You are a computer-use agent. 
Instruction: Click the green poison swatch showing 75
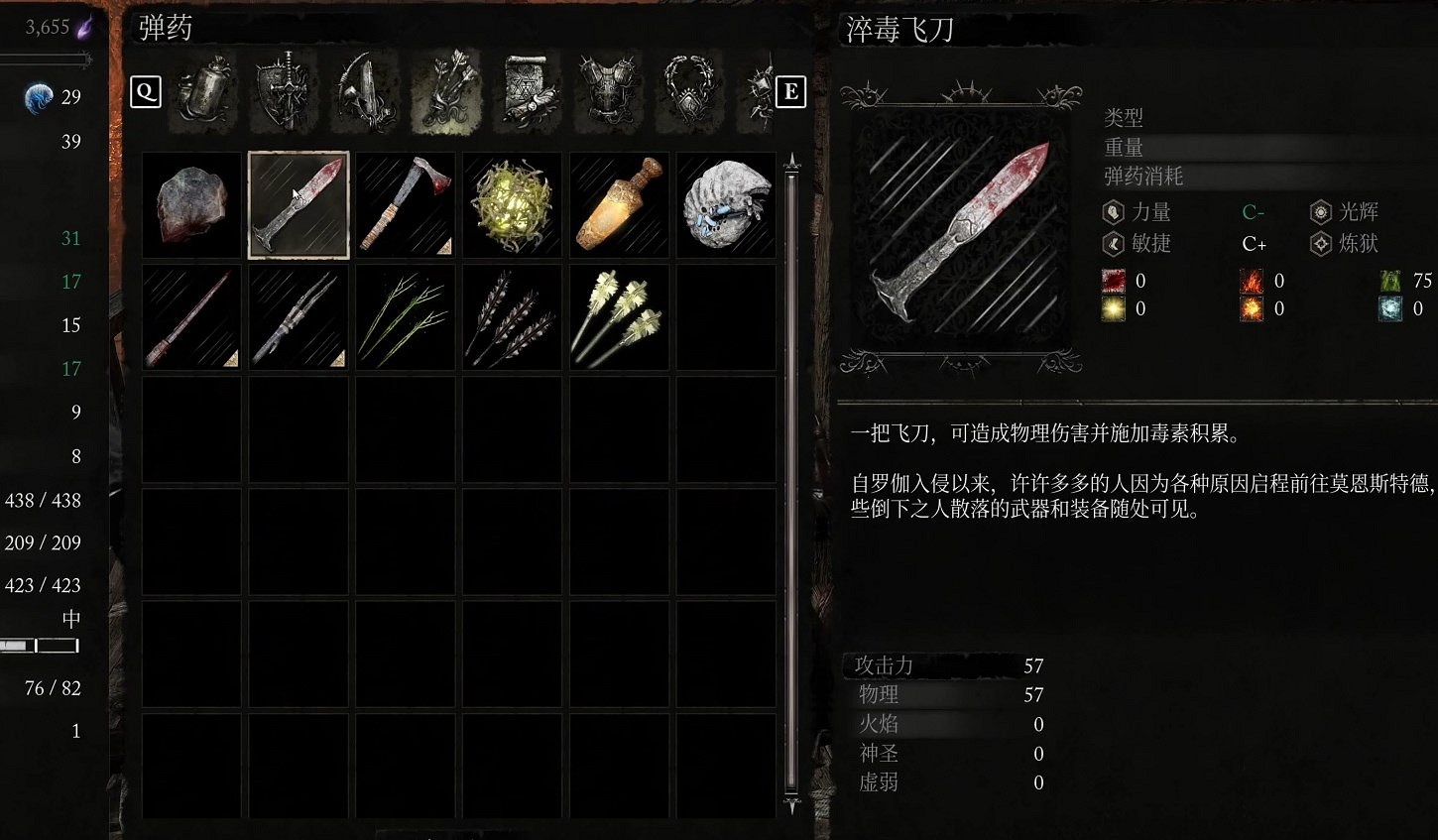click(1388, 281)
